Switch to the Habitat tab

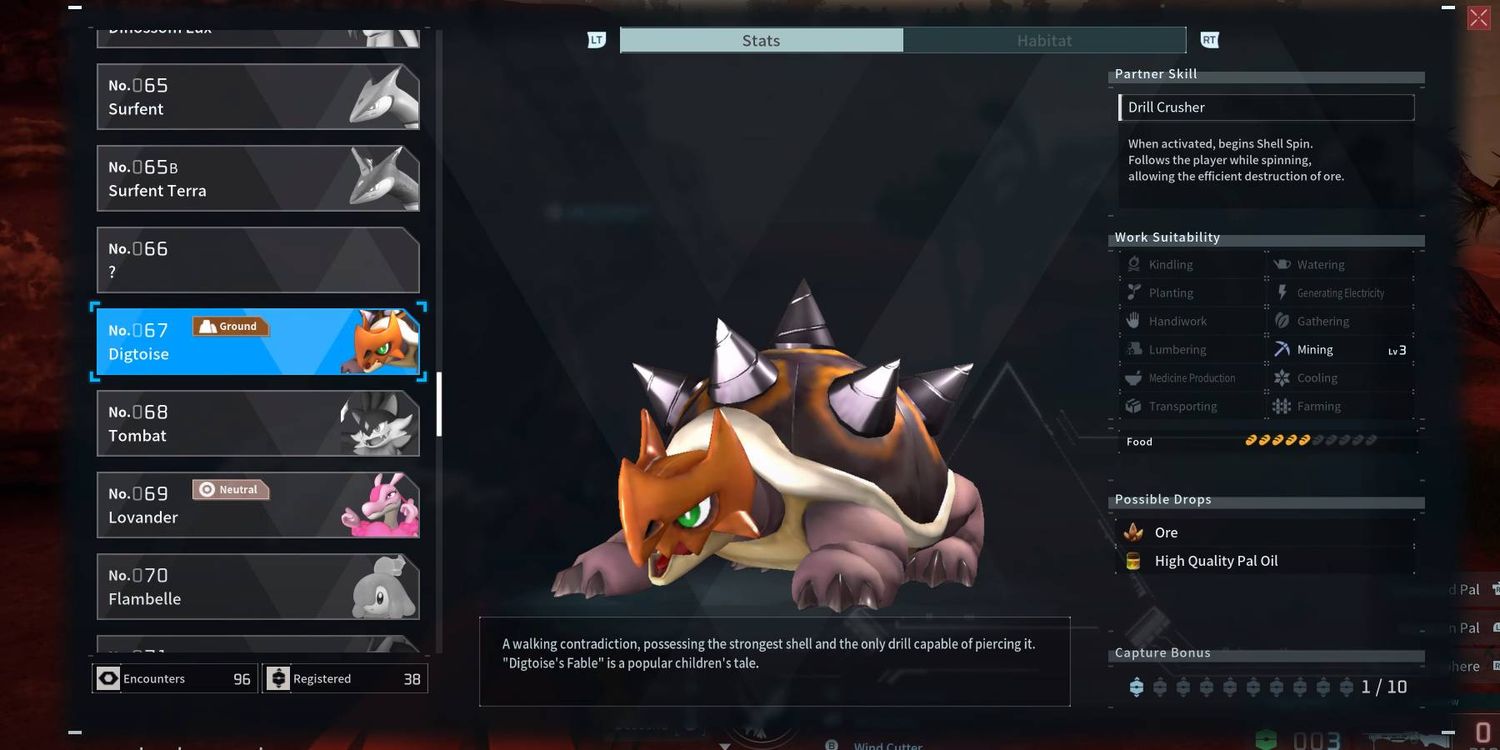[1044, 41]
